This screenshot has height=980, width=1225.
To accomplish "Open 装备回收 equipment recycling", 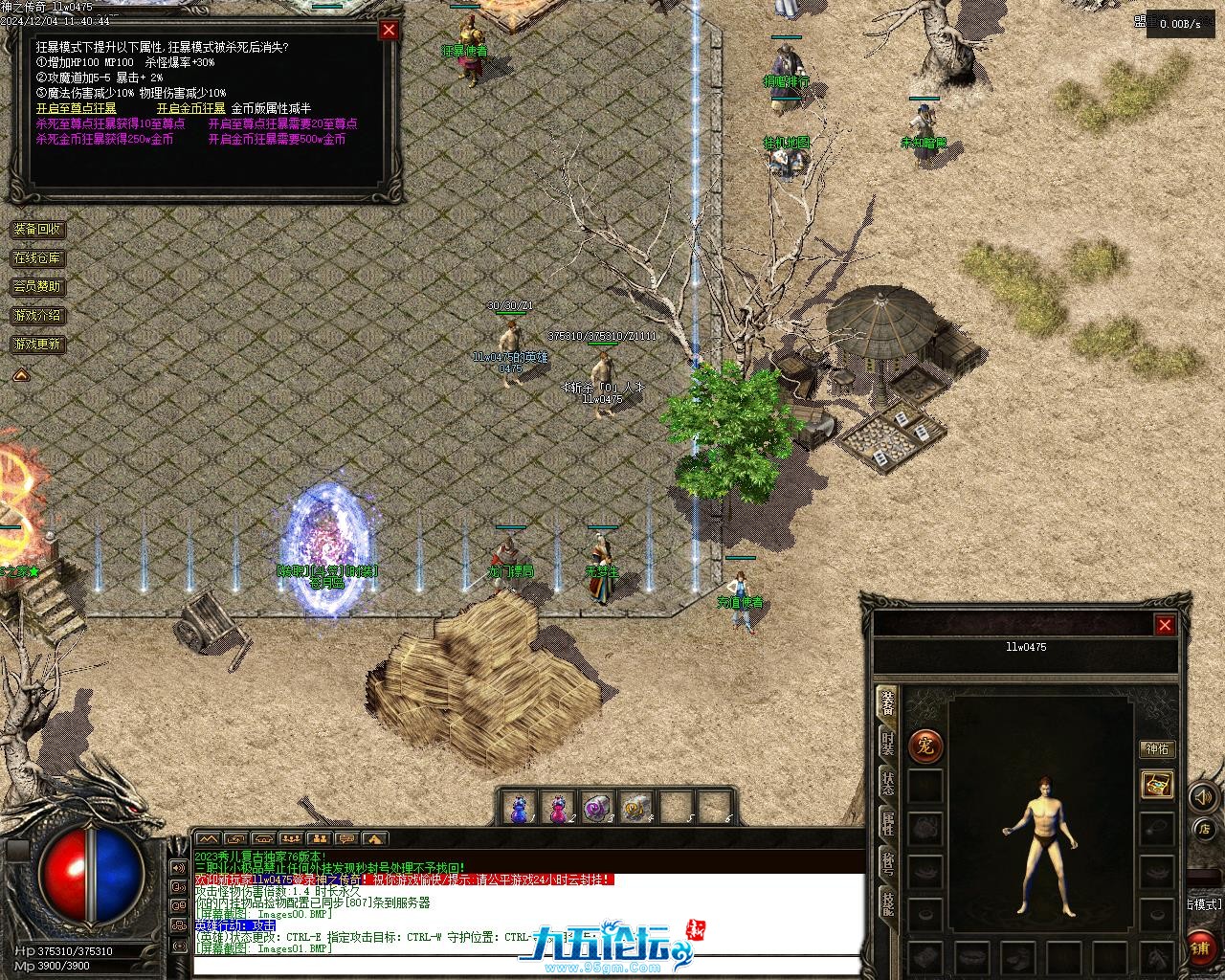I will coord(37,230).
